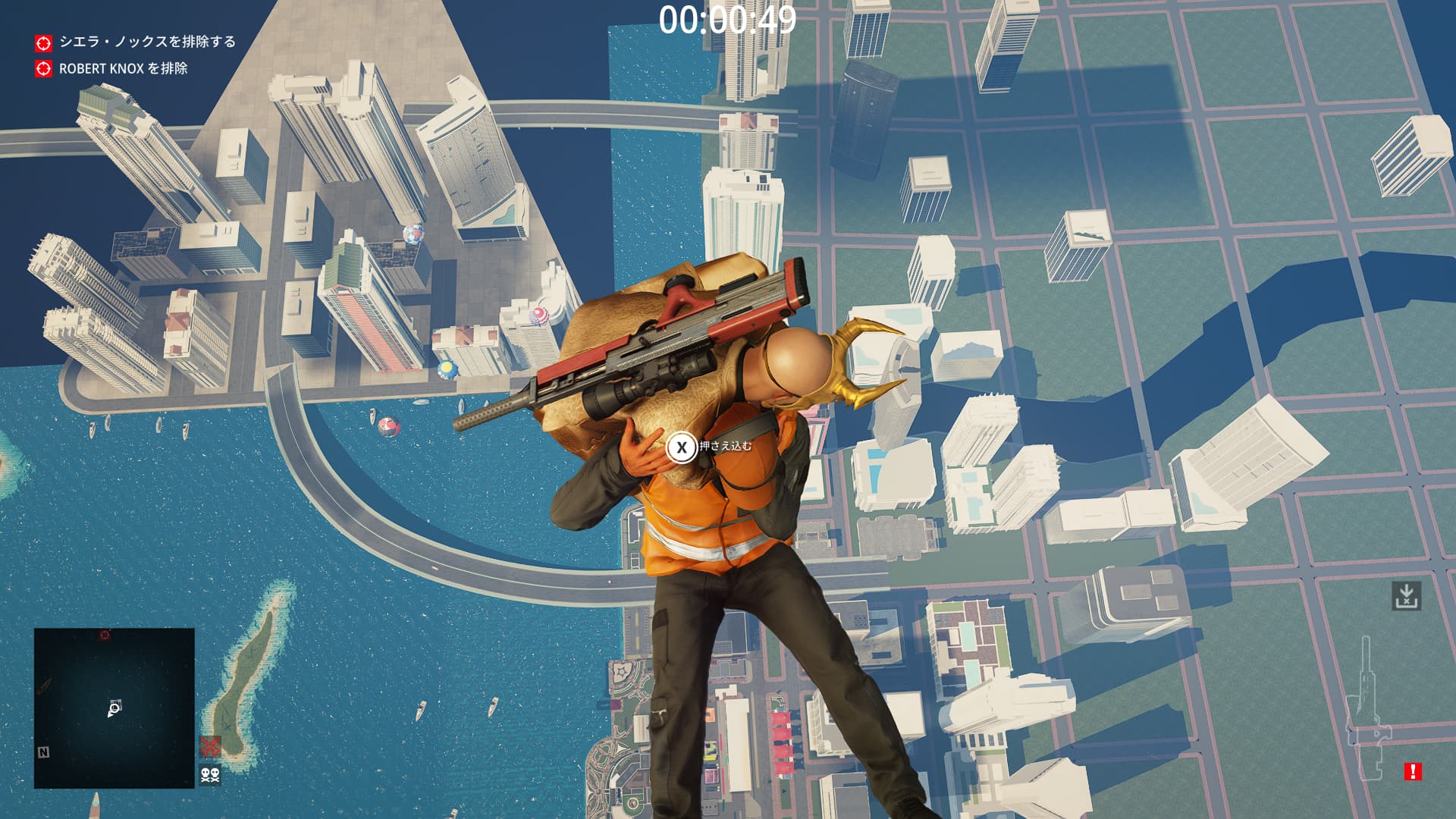The height and width of the screenshot is (819, 1456).
Task: Open the dark square minimap
Action: 114,708
